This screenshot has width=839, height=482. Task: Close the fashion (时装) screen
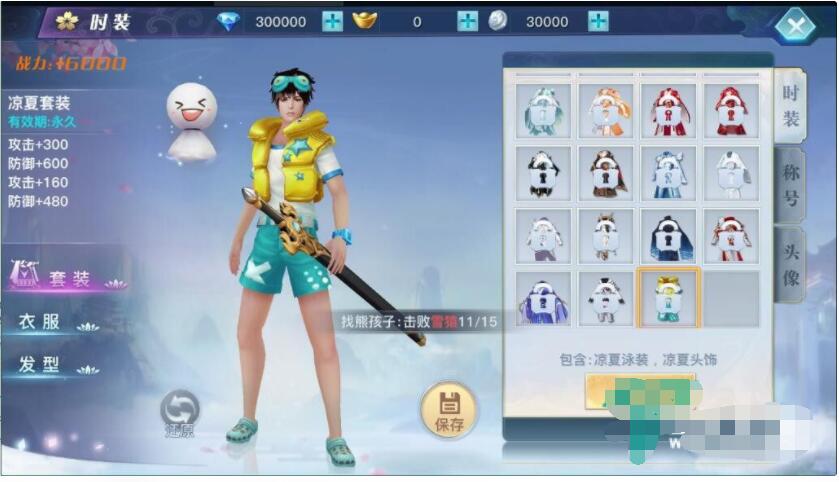[x=795, y=26]
